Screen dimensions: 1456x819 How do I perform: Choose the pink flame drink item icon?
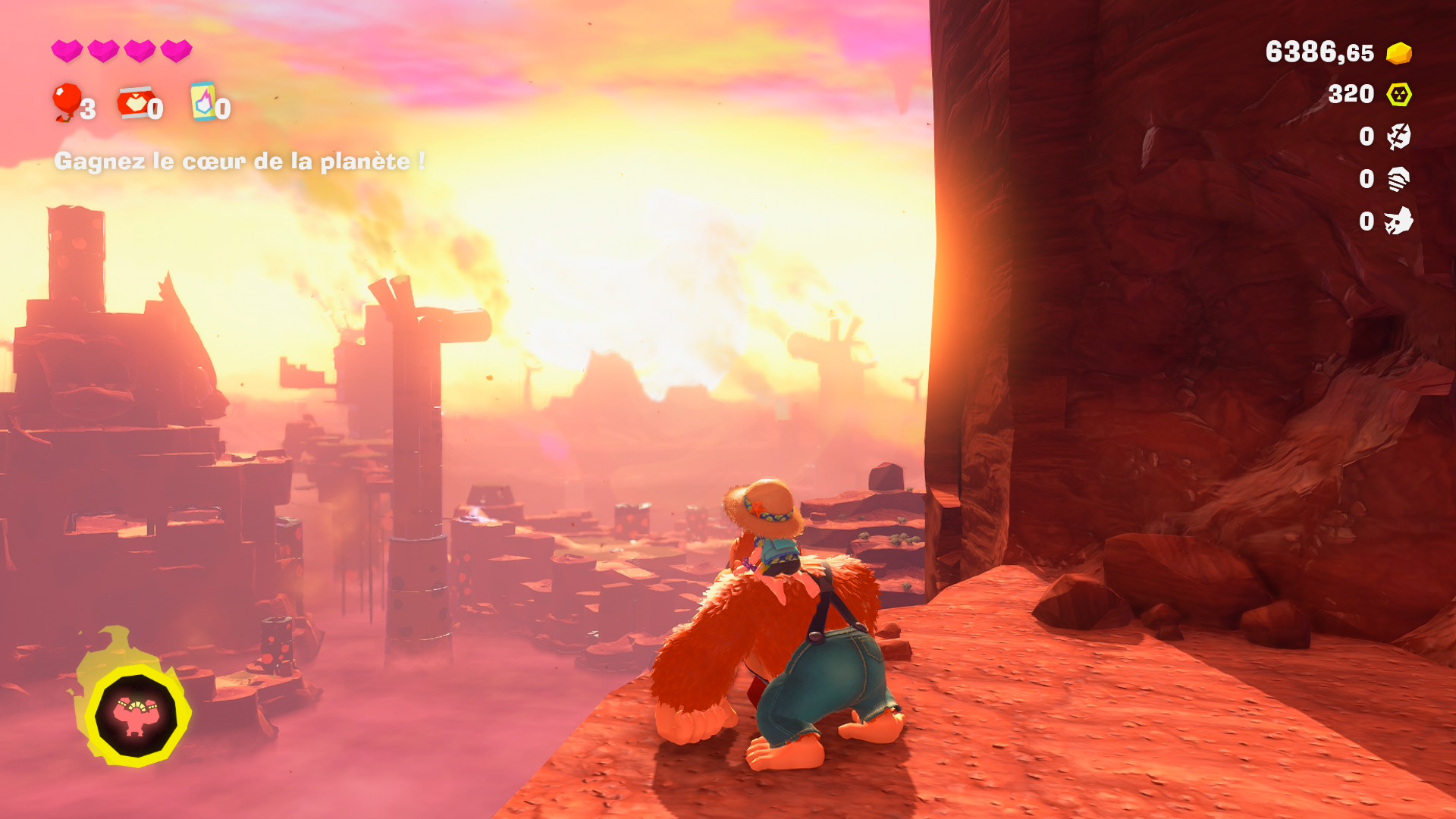pos(203,102)
